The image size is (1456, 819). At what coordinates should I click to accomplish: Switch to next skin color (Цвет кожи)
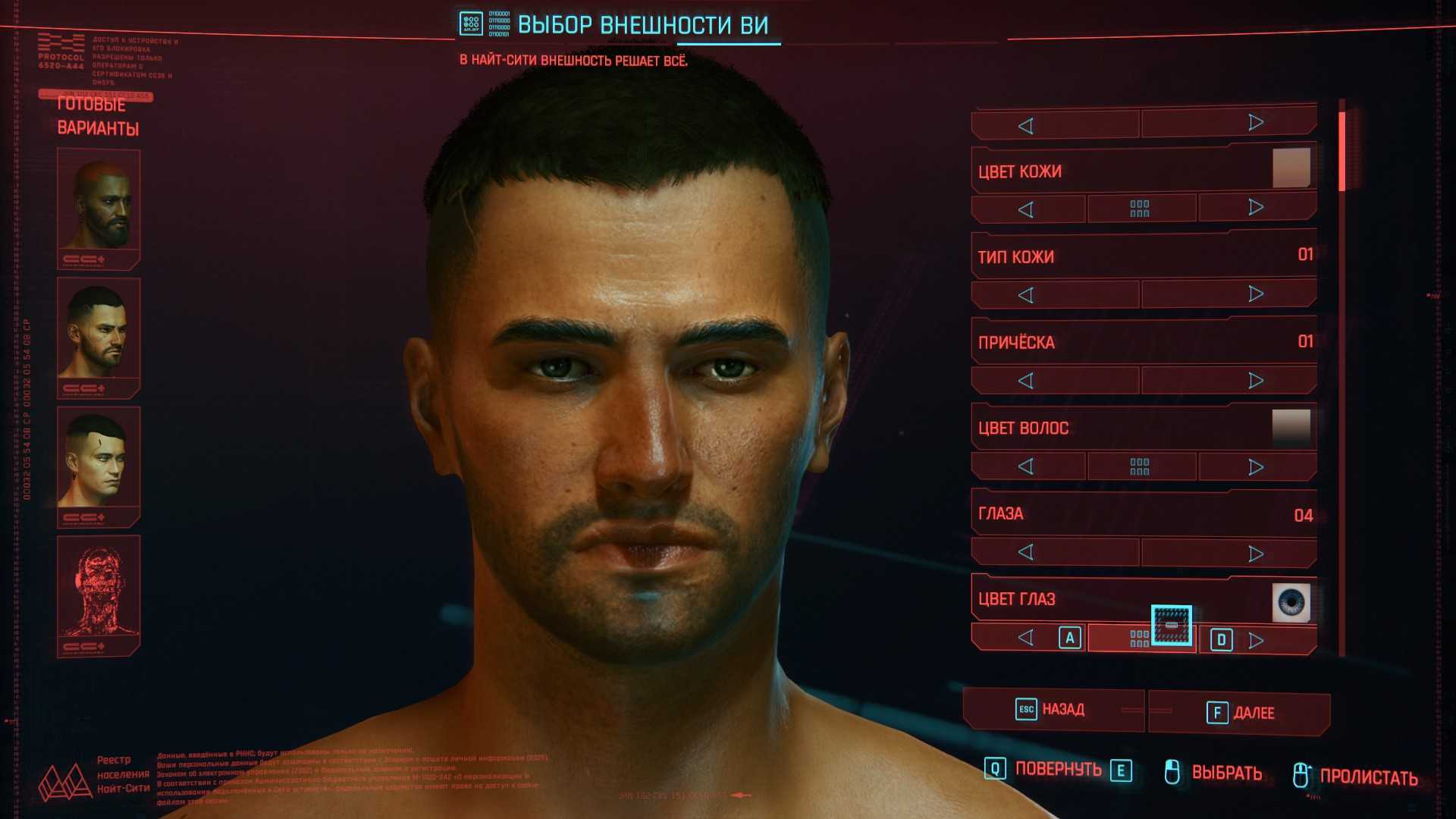click(1256, 208)
